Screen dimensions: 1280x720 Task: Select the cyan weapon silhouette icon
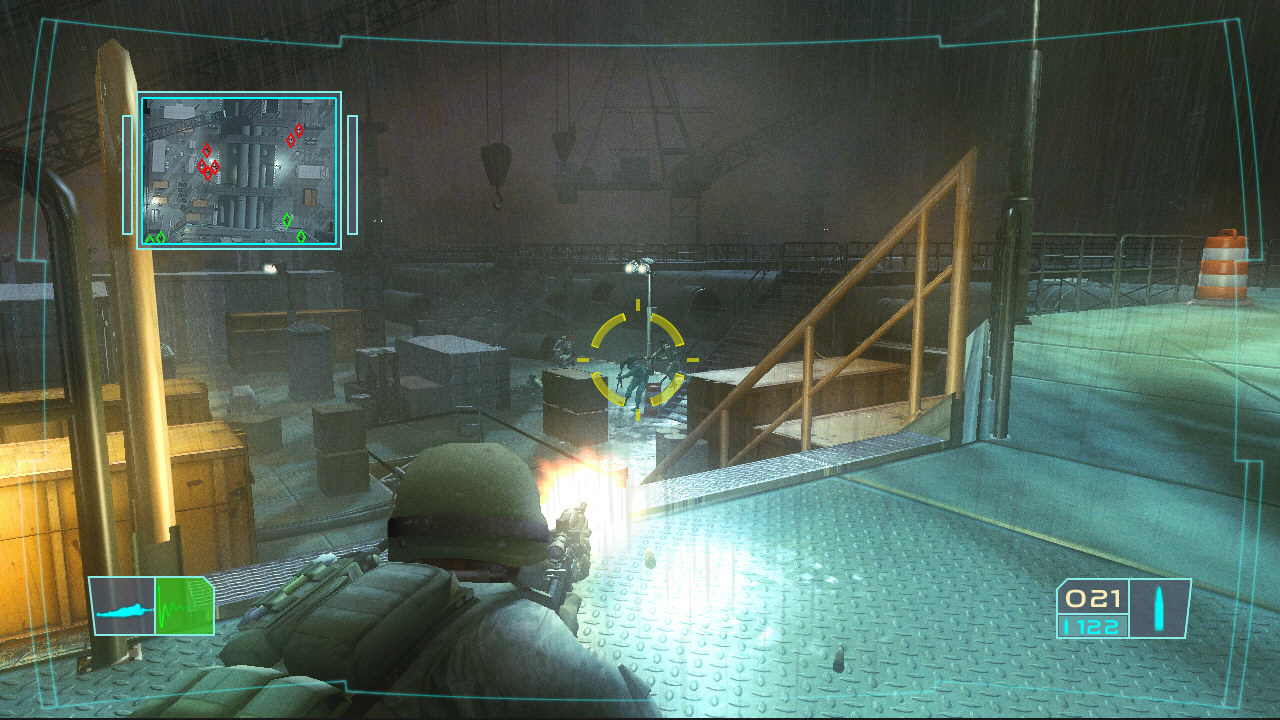[x=125, y=612]
